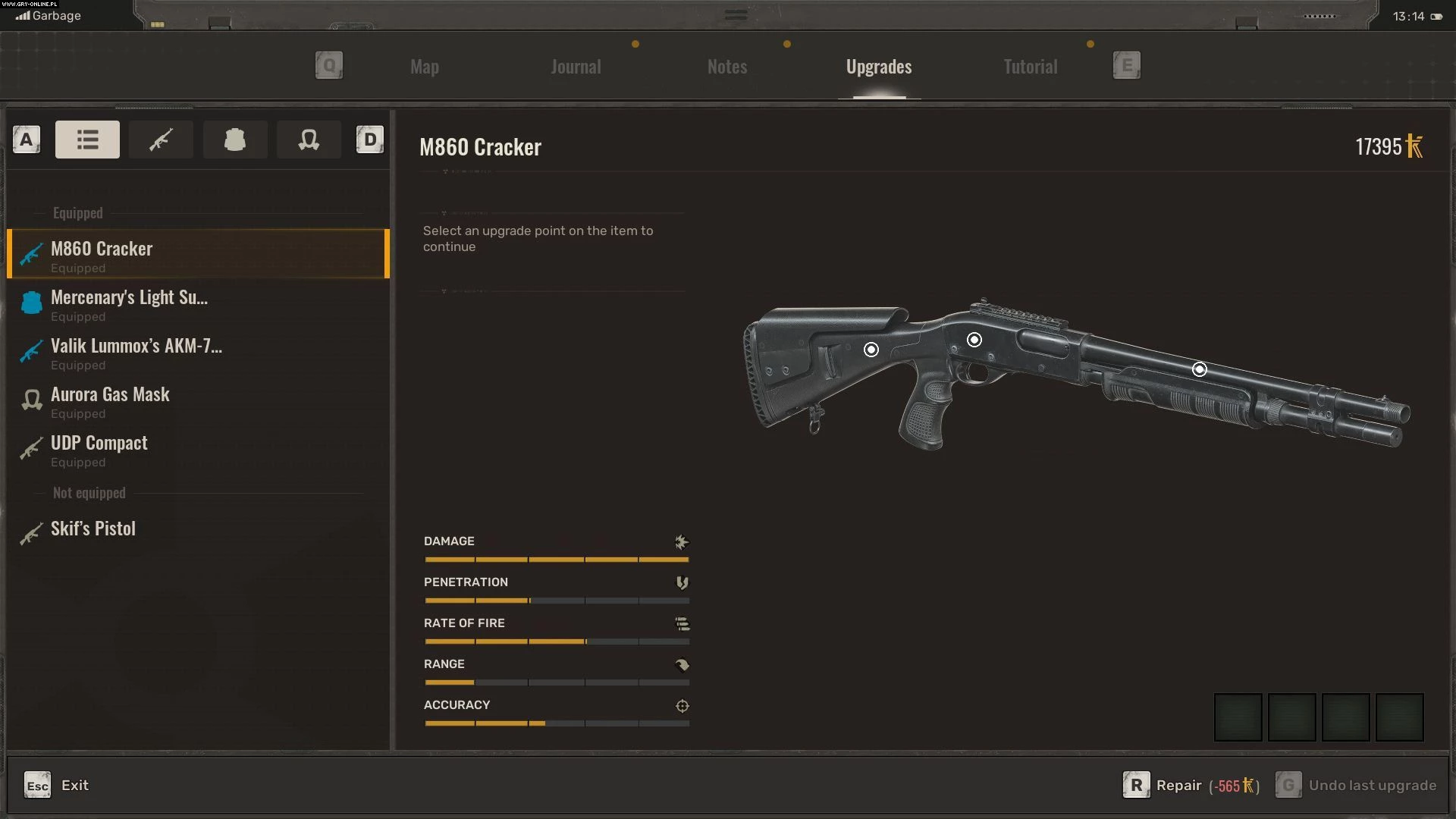The height and width of the screenshot is (819, 1456).
Task: Filter list by weapons rifle icon
Action: click(x=161, y=140)
